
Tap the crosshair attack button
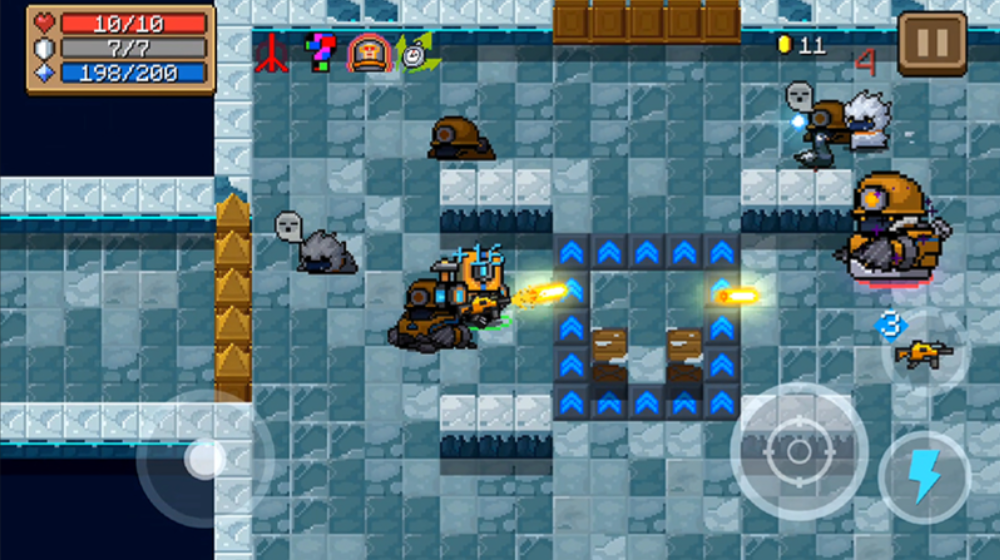click(798, 451)
